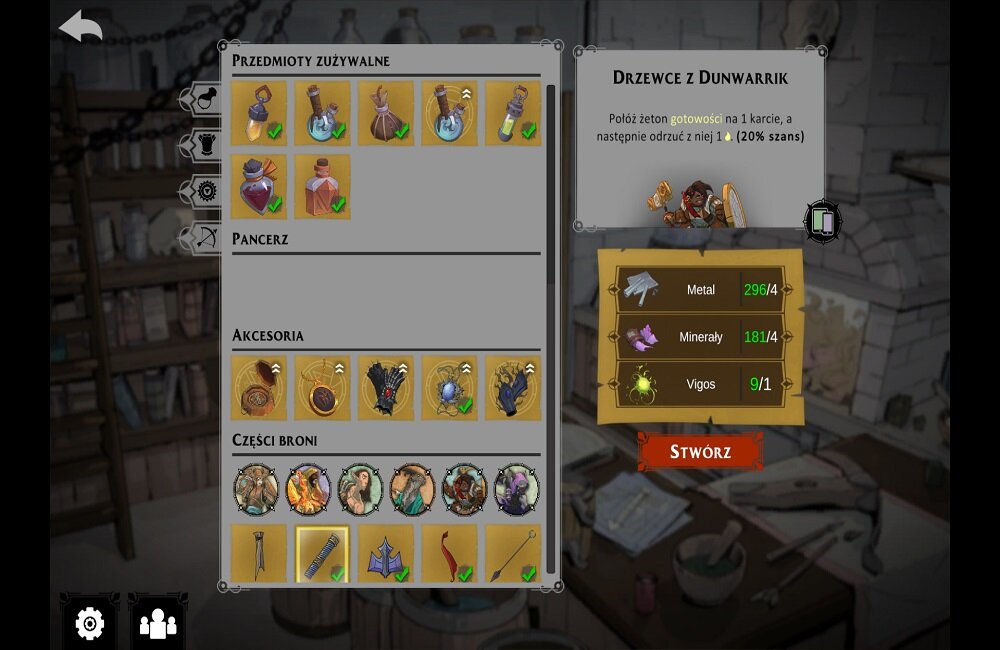Choose the red bow weapon part
Viewport: 1000px width, 650px height.
449,553
